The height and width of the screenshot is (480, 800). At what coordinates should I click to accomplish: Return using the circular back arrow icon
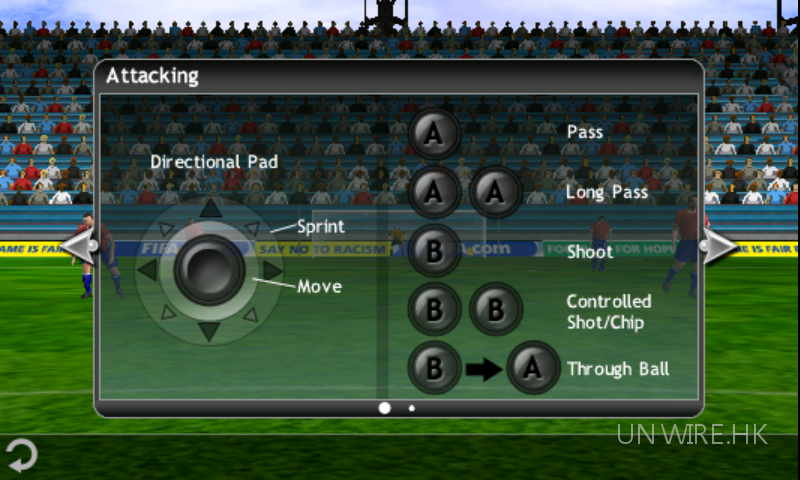21,456
